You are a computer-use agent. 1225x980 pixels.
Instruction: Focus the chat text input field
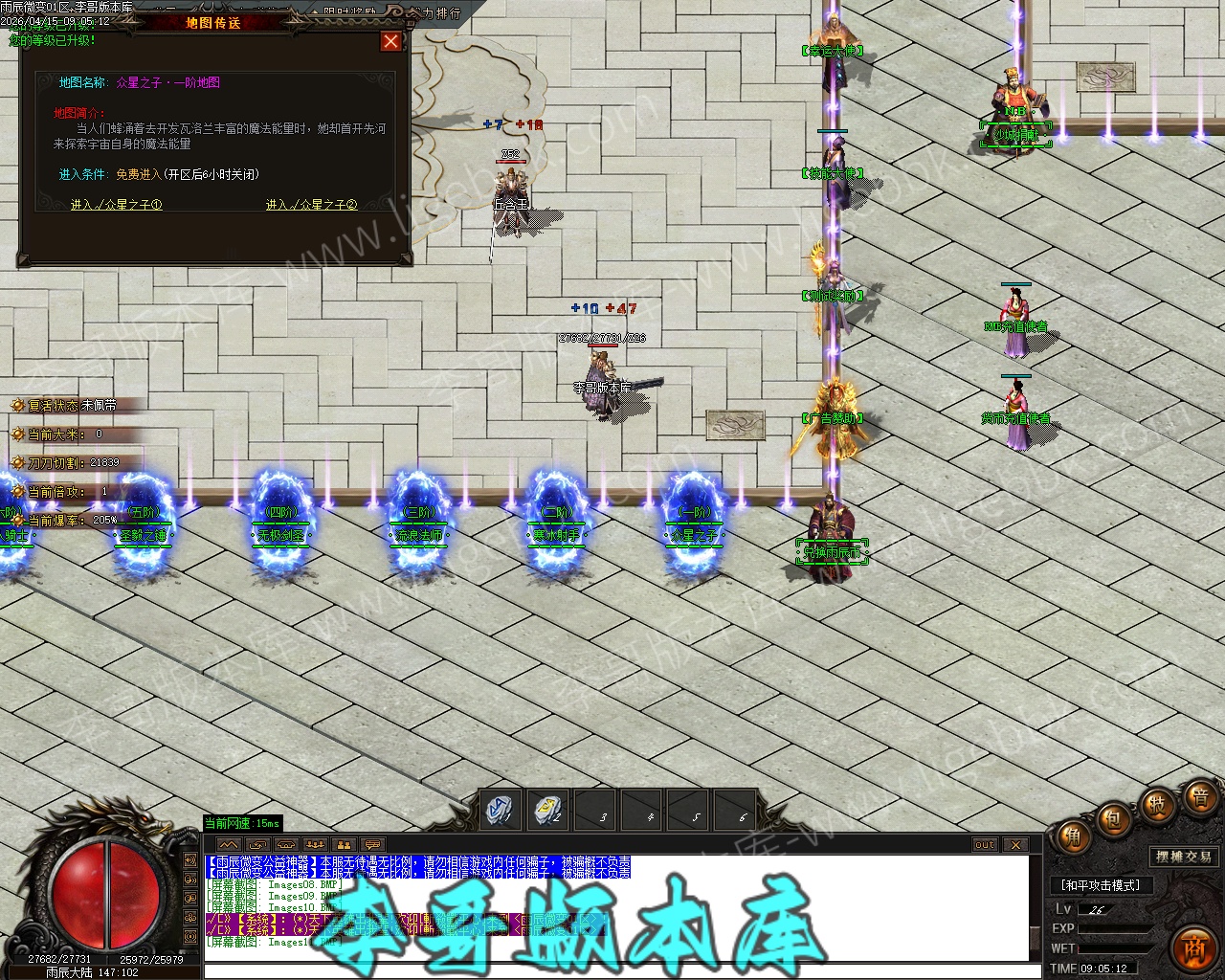coord(612,970)
